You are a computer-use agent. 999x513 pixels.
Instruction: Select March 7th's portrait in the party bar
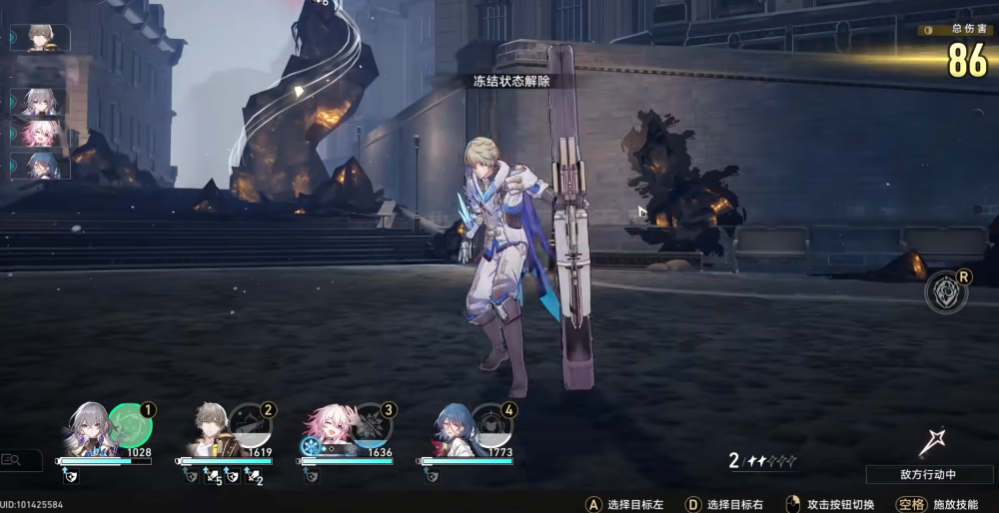330,428
